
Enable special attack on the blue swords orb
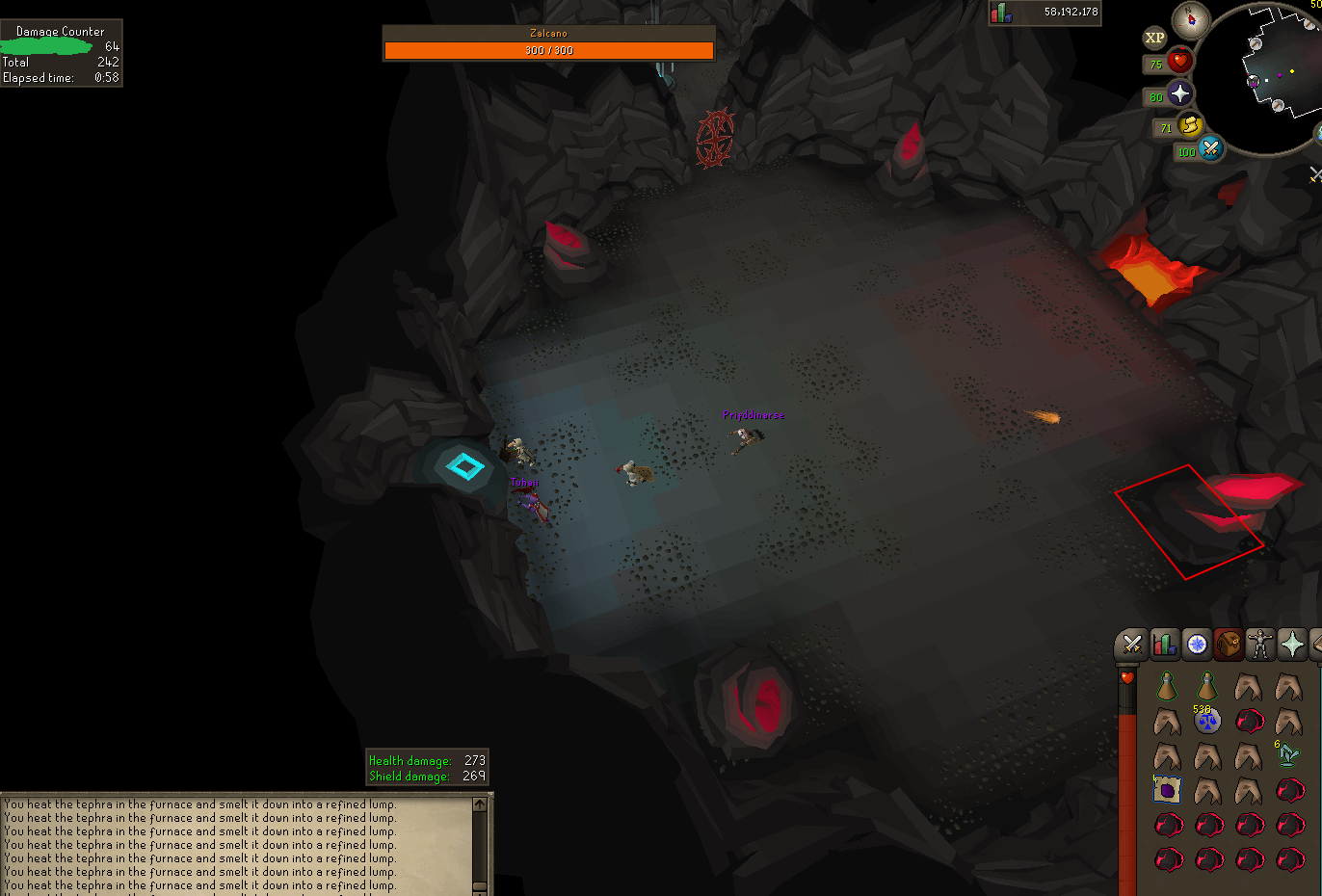tap(1209, 149)
